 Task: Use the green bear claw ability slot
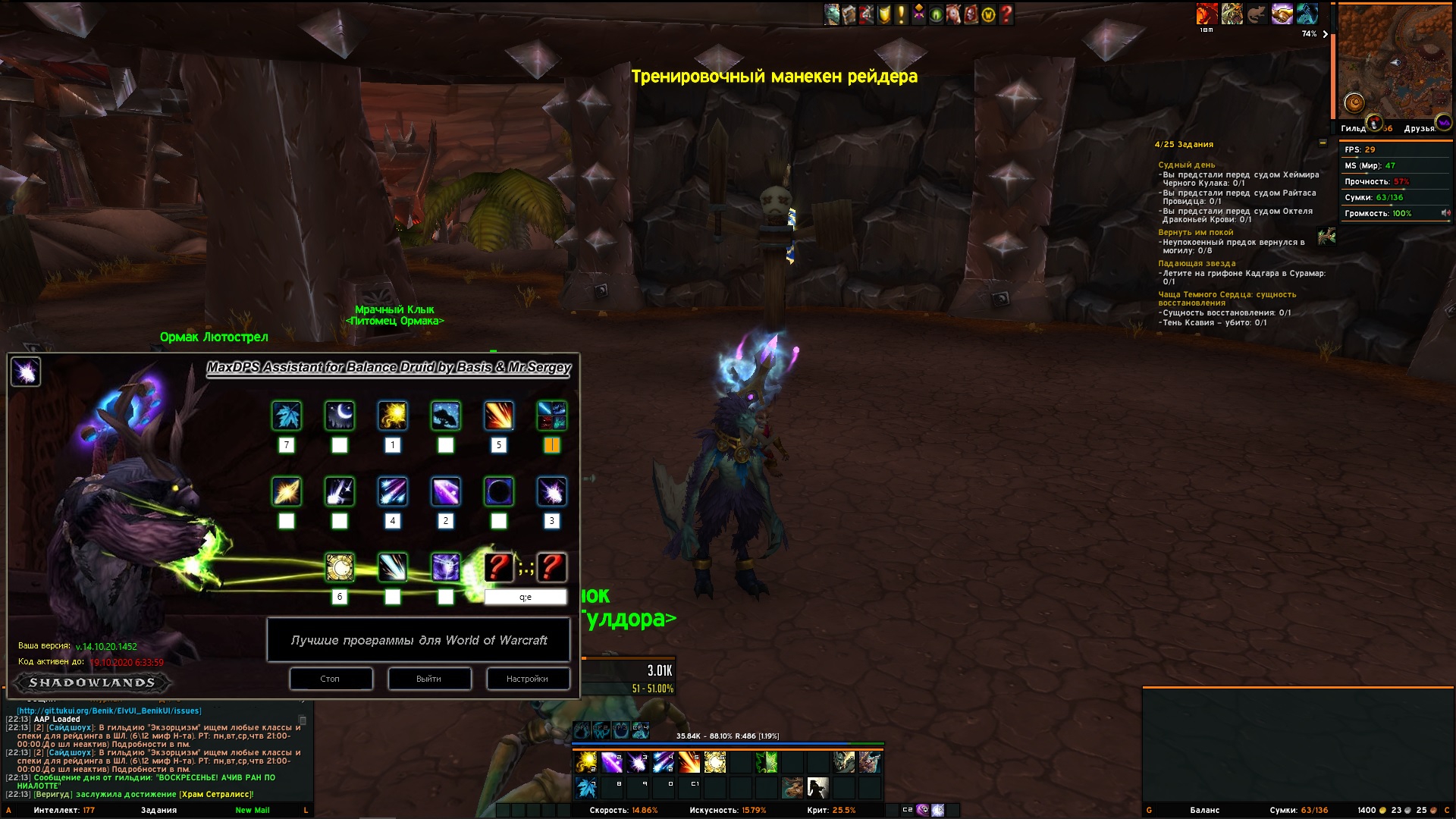[767, 761]
